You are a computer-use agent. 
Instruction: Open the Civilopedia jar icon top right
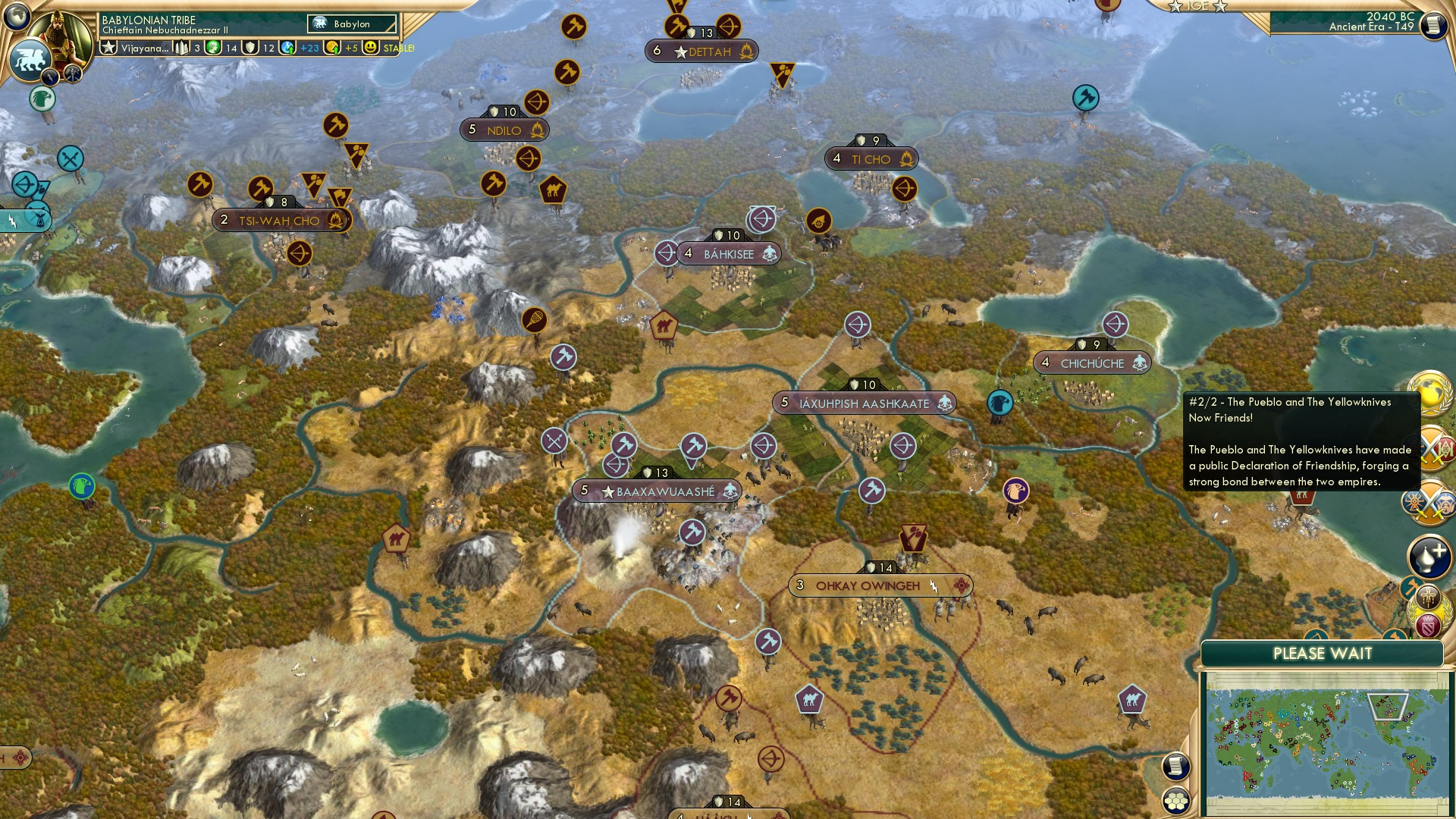pyautogui.click(x=1432, y=24)
